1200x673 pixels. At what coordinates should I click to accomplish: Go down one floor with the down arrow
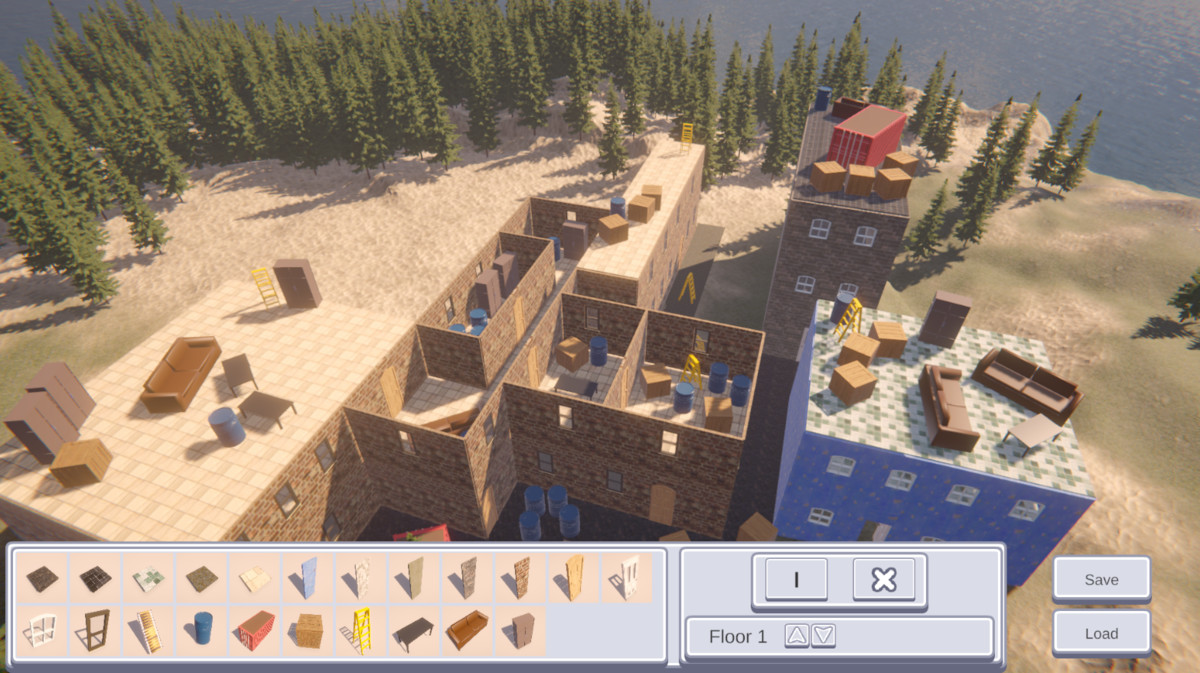pos(823,635)
